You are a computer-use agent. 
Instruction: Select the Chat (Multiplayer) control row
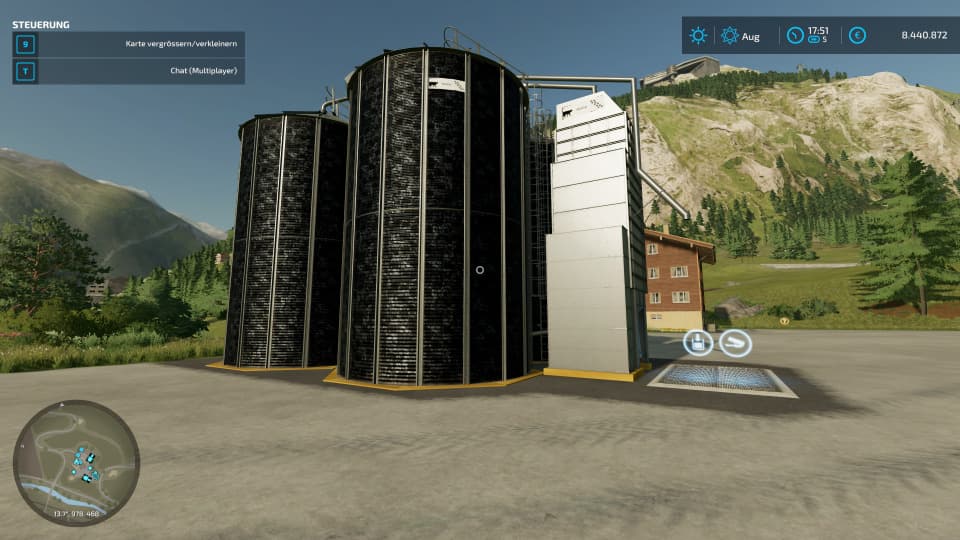point(129,71)
